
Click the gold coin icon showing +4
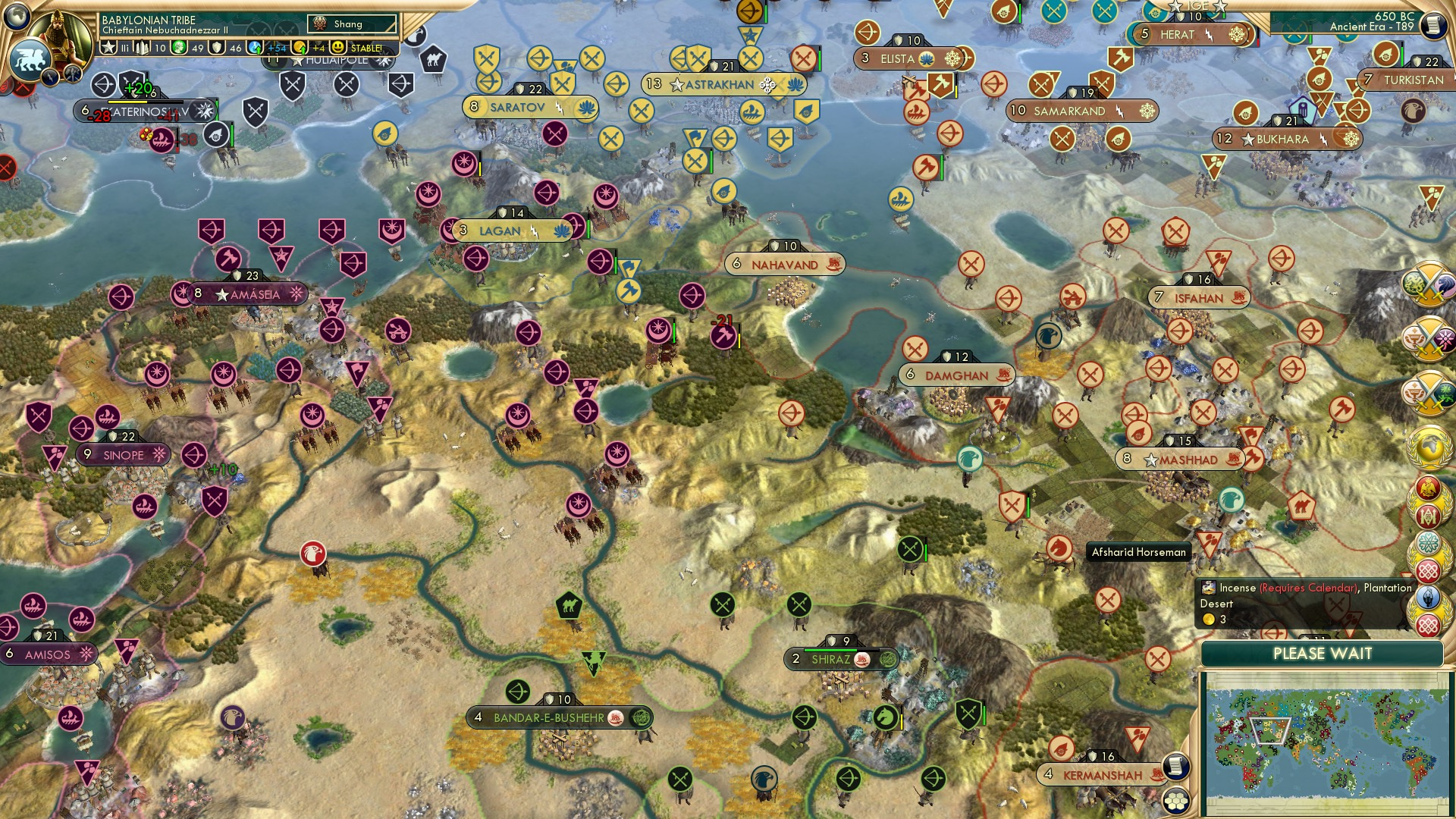[x=300, y=47]
